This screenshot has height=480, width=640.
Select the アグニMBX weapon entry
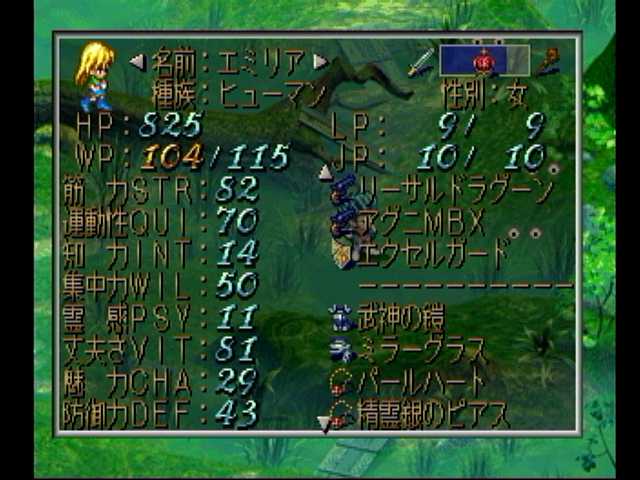420,221
